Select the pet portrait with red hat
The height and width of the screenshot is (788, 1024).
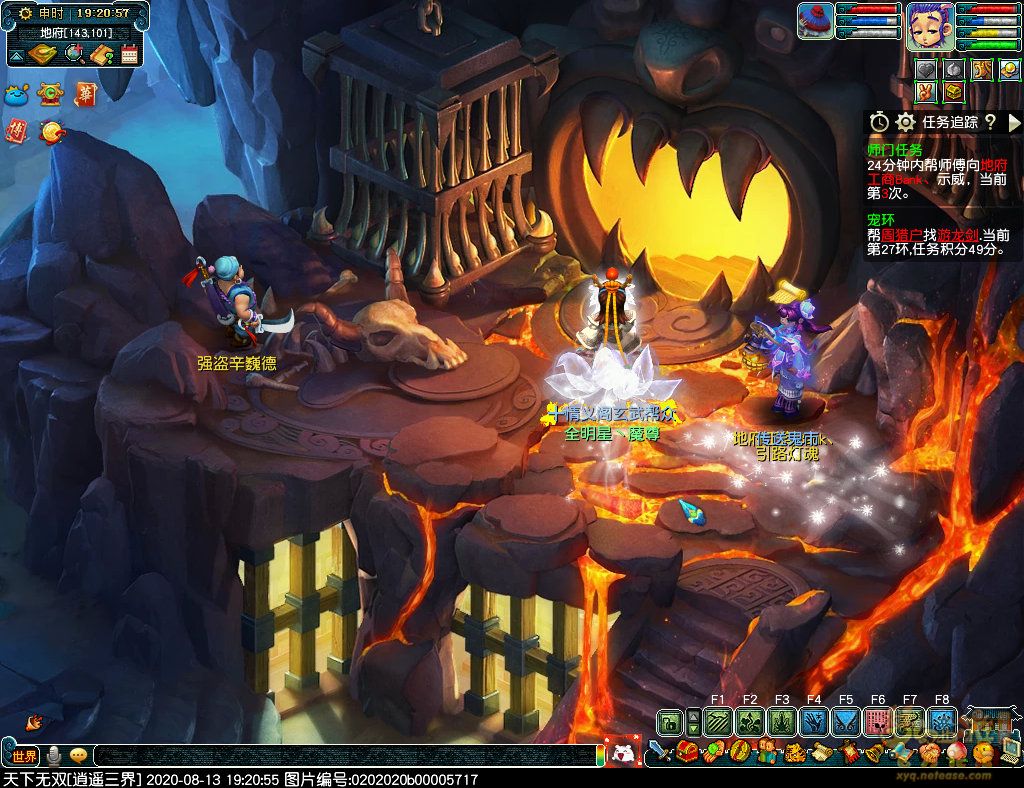815,21
